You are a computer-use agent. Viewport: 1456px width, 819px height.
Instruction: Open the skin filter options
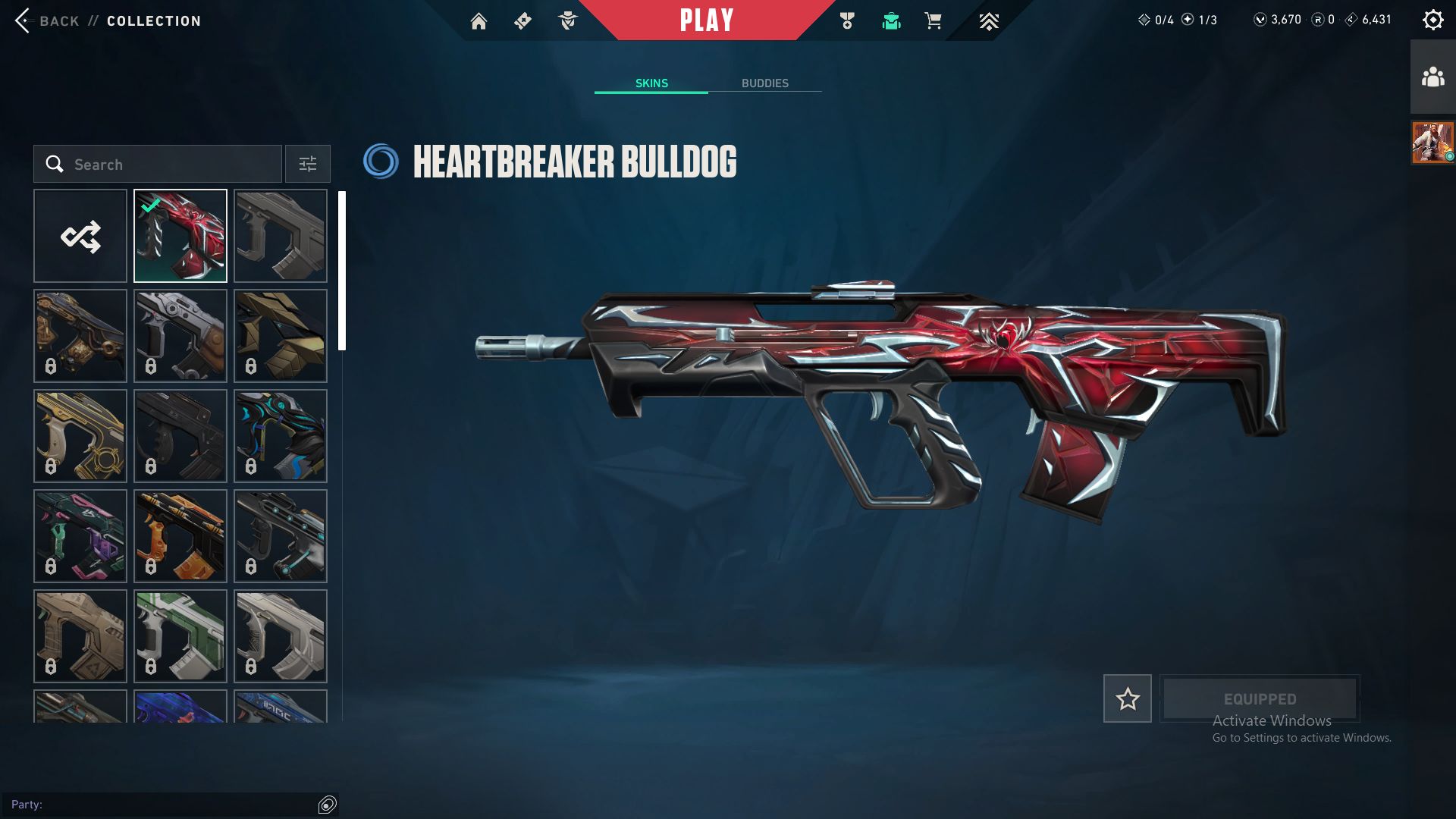pyautogui.click(x=308, y=165)
